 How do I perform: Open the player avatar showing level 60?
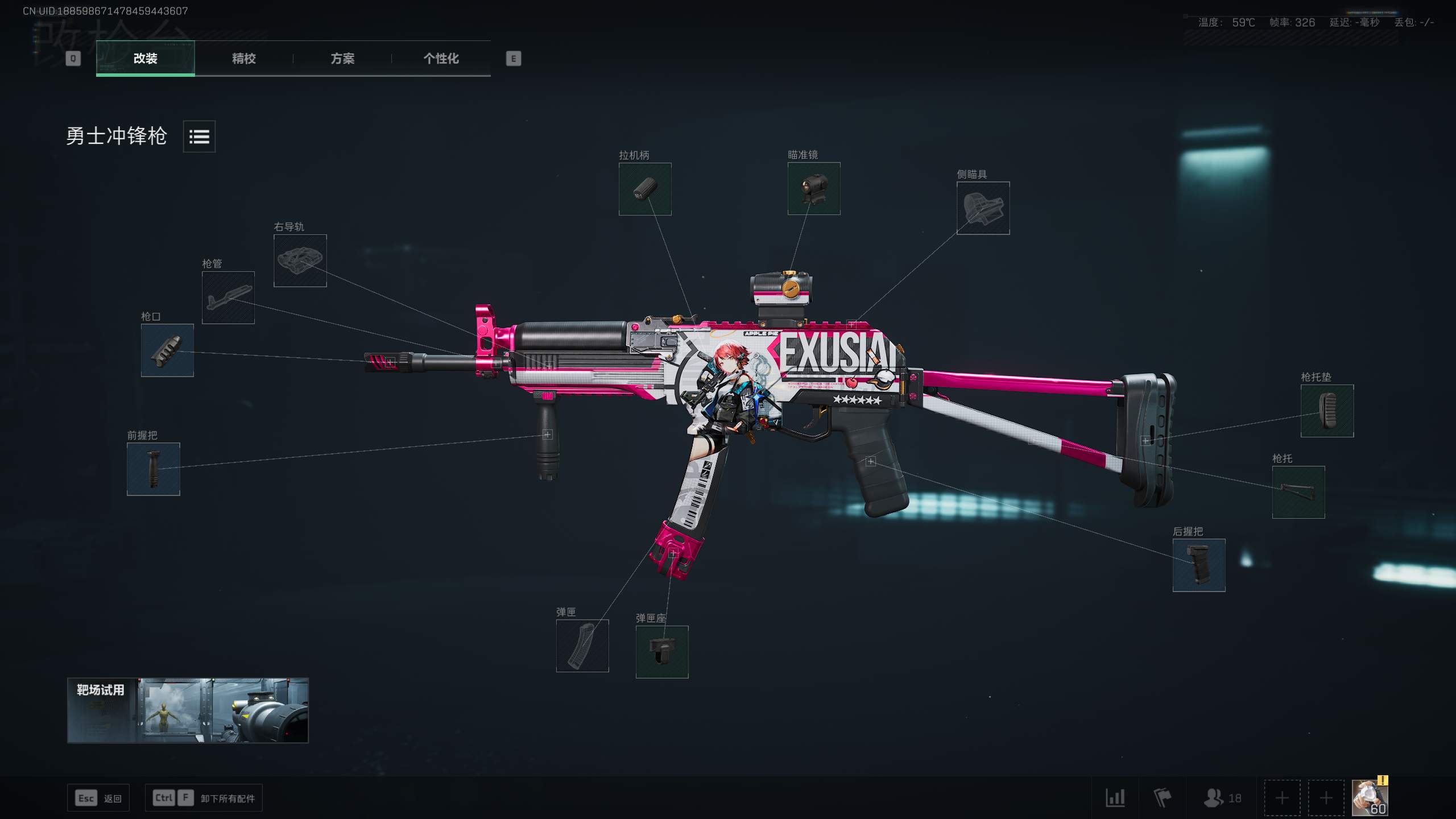[1370, 798]
